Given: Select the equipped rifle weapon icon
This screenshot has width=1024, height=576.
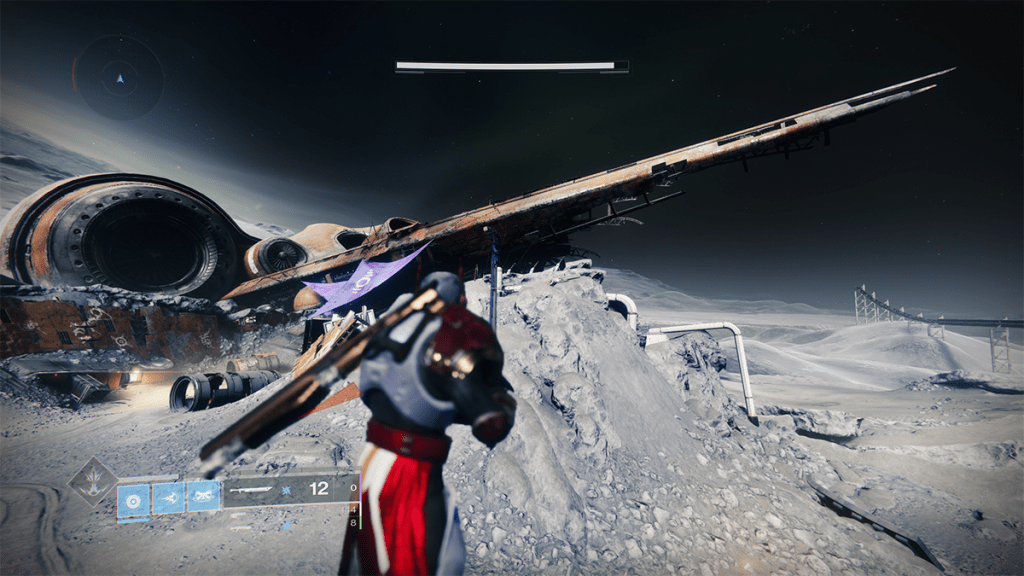Looking at the screenshot, I should tap(251, 490).
